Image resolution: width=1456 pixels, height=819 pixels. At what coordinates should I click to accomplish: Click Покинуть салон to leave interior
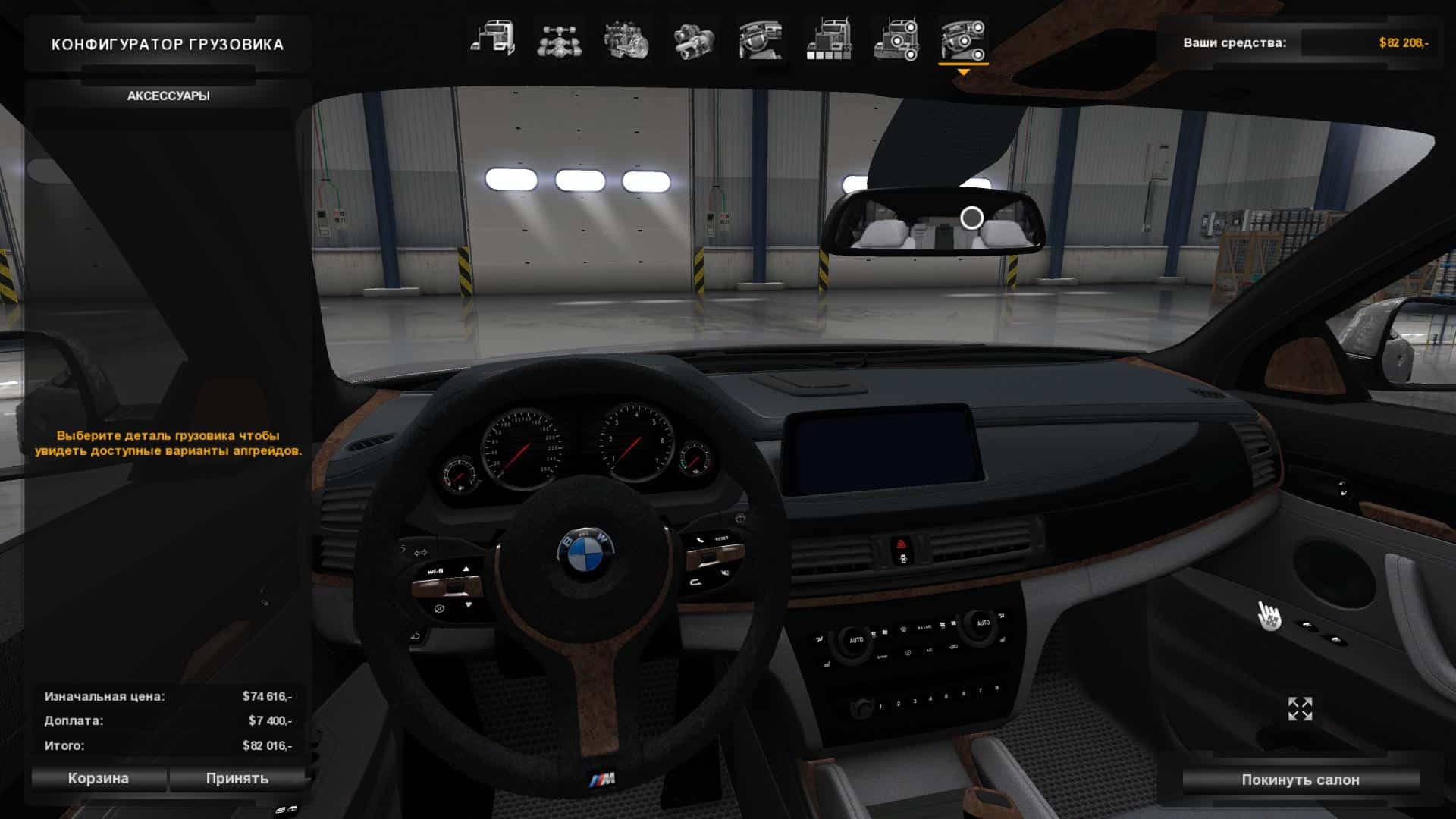(1300, 780)
